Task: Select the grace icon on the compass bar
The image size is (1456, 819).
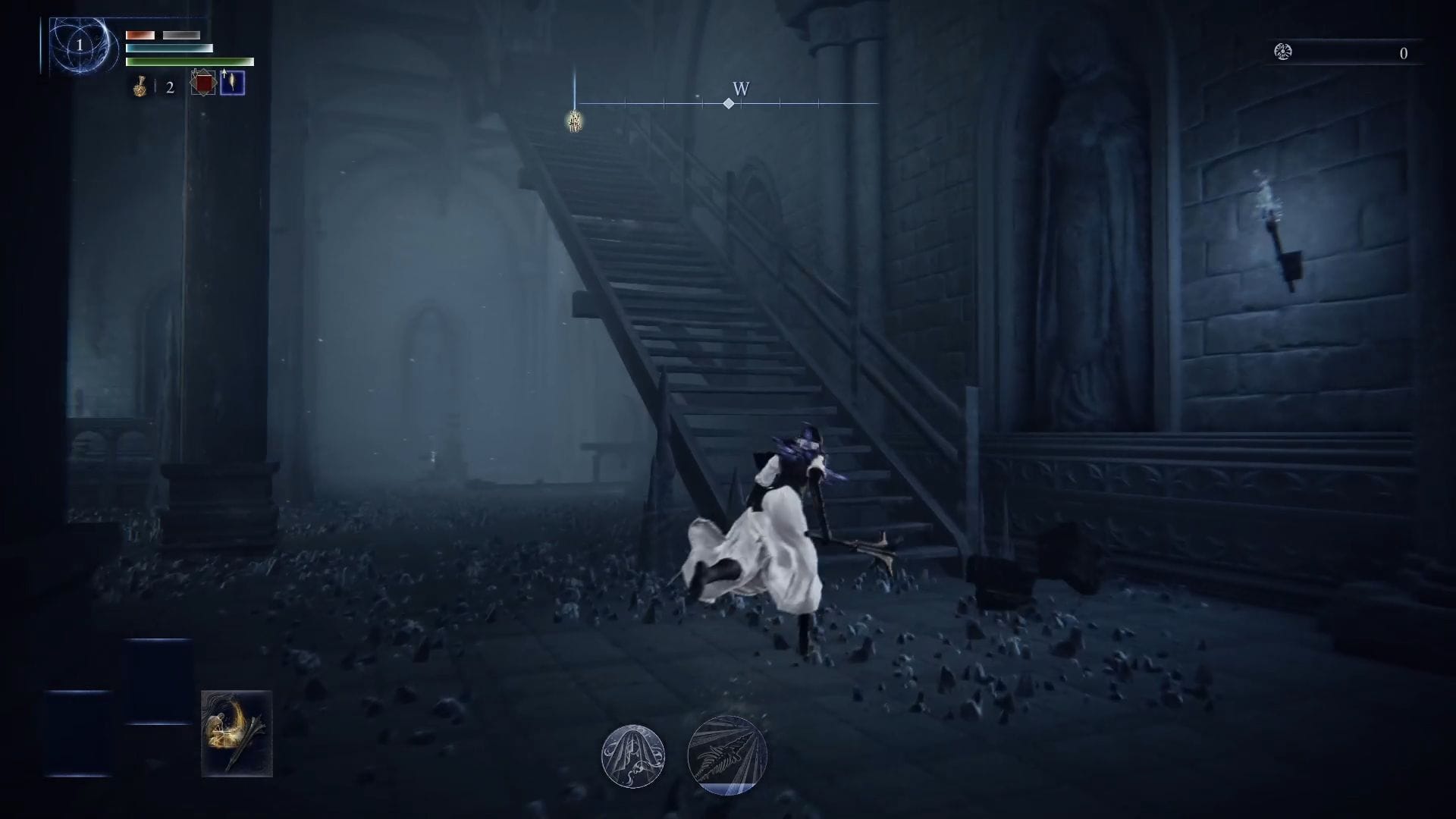Action: pos(573,120)
